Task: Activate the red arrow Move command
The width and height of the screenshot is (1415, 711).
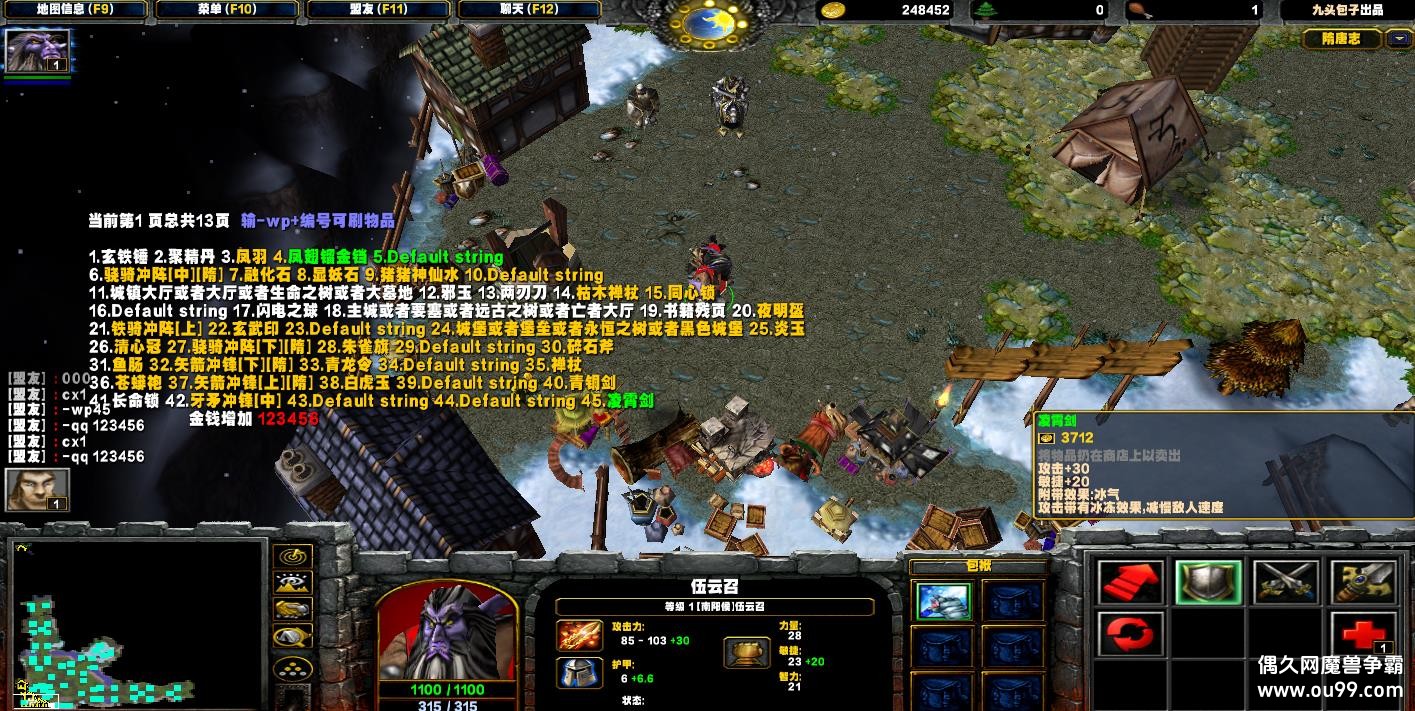Action: click(x=1130, y=582)
